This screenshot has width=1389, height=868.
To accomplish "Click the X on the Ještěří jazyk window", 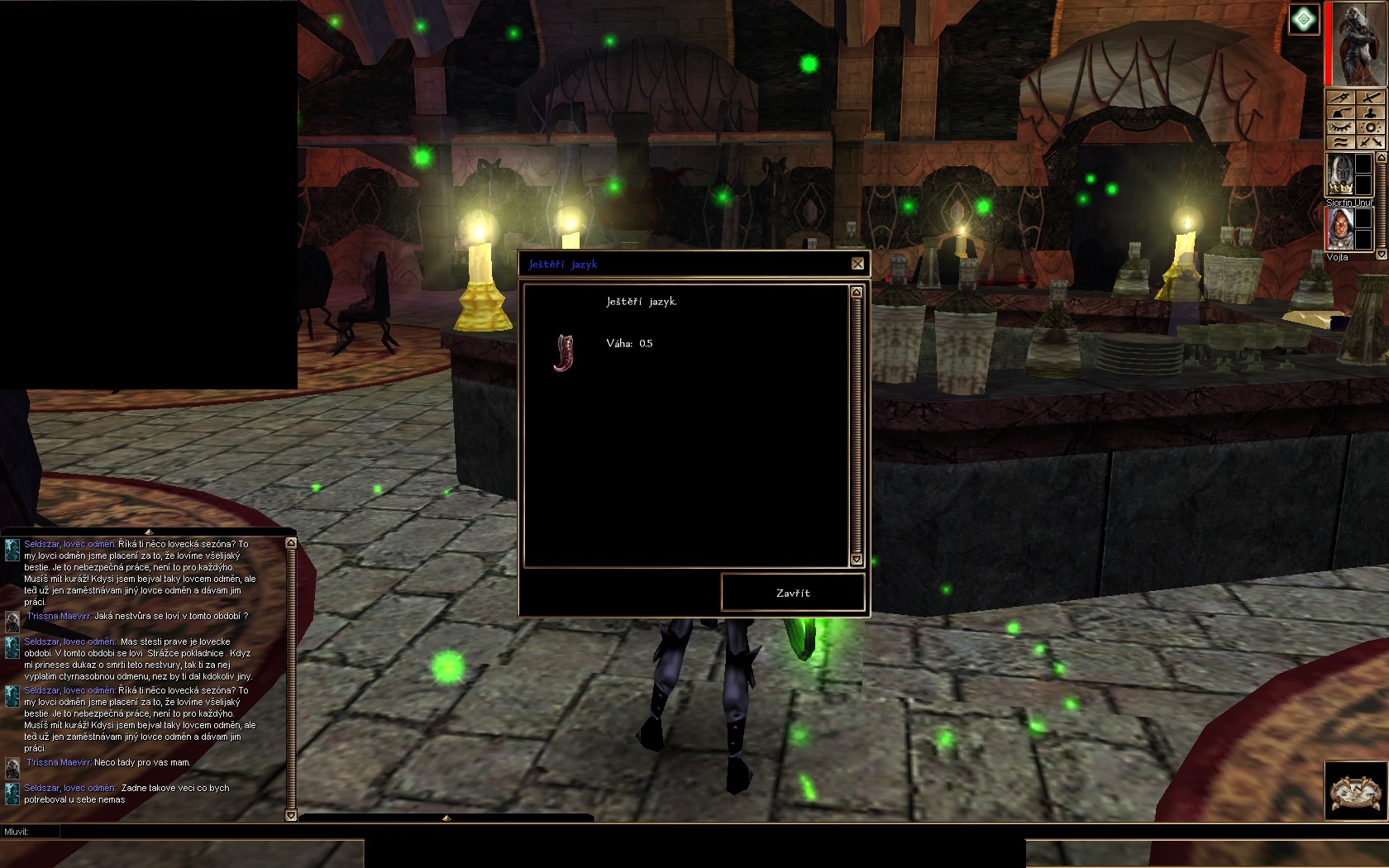I will click(857, 264).
